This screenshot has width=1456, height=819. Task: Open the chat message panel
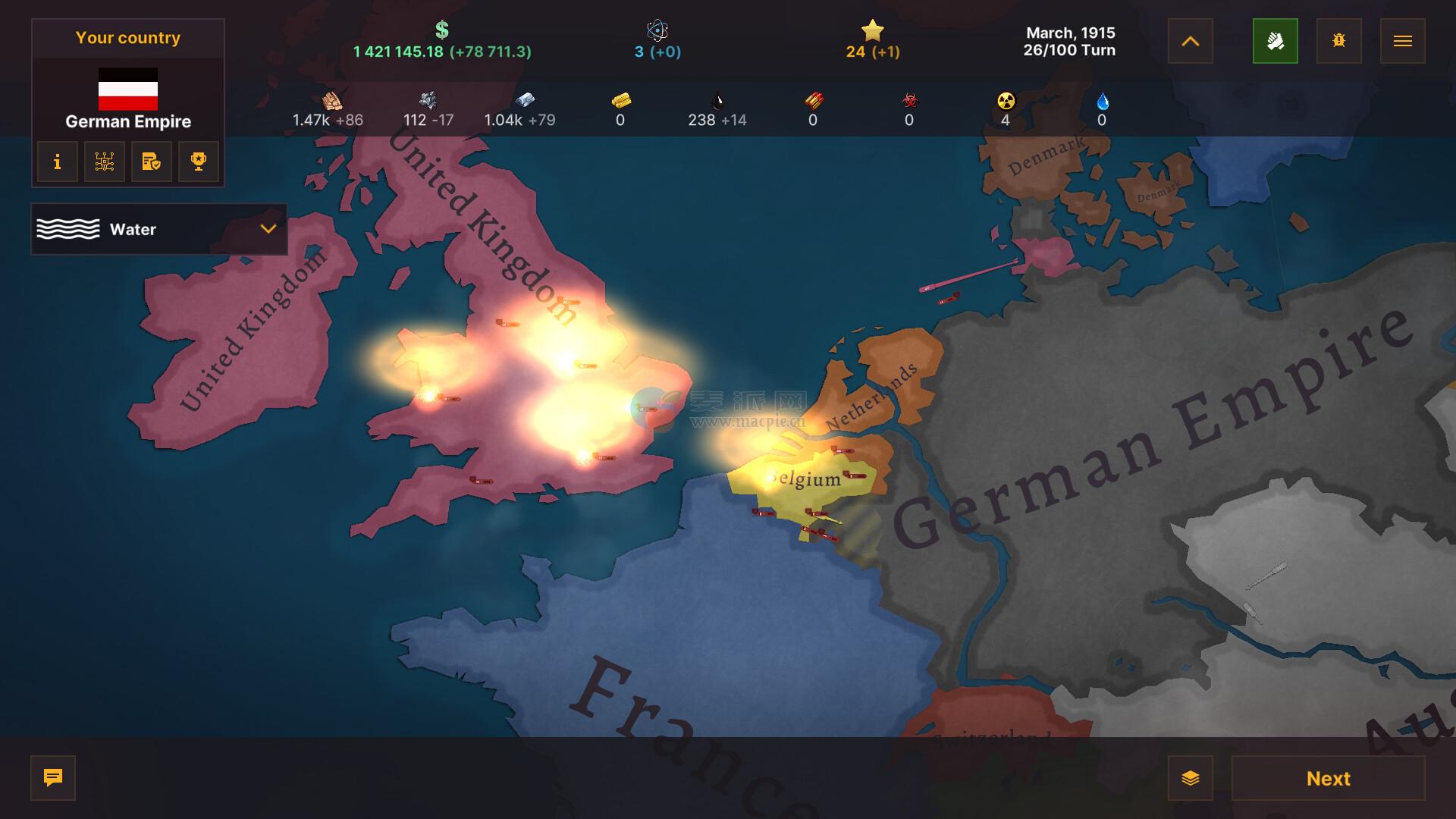53,778
